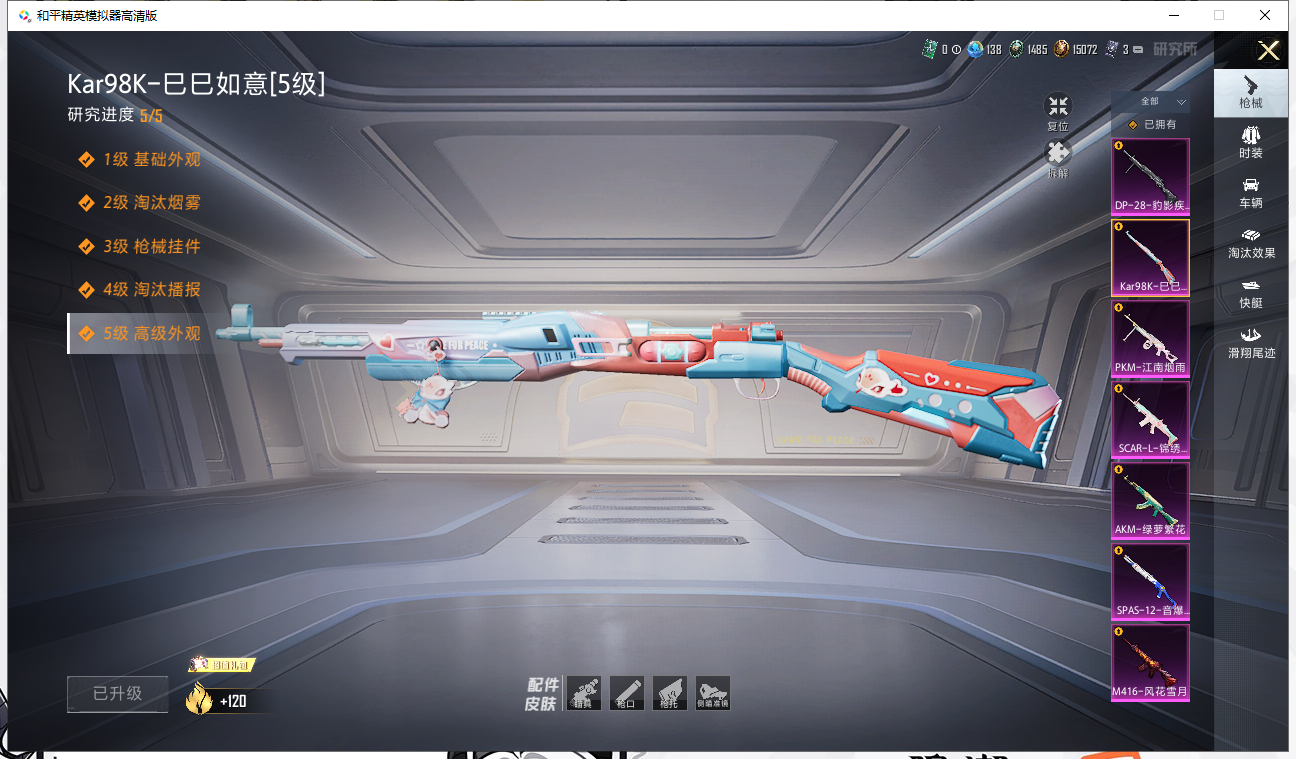Switch to the 车辆 vehicles tab
The height and width of the screenshot is (759, 1296).
pyautogui.click(x=1250, y=193)
